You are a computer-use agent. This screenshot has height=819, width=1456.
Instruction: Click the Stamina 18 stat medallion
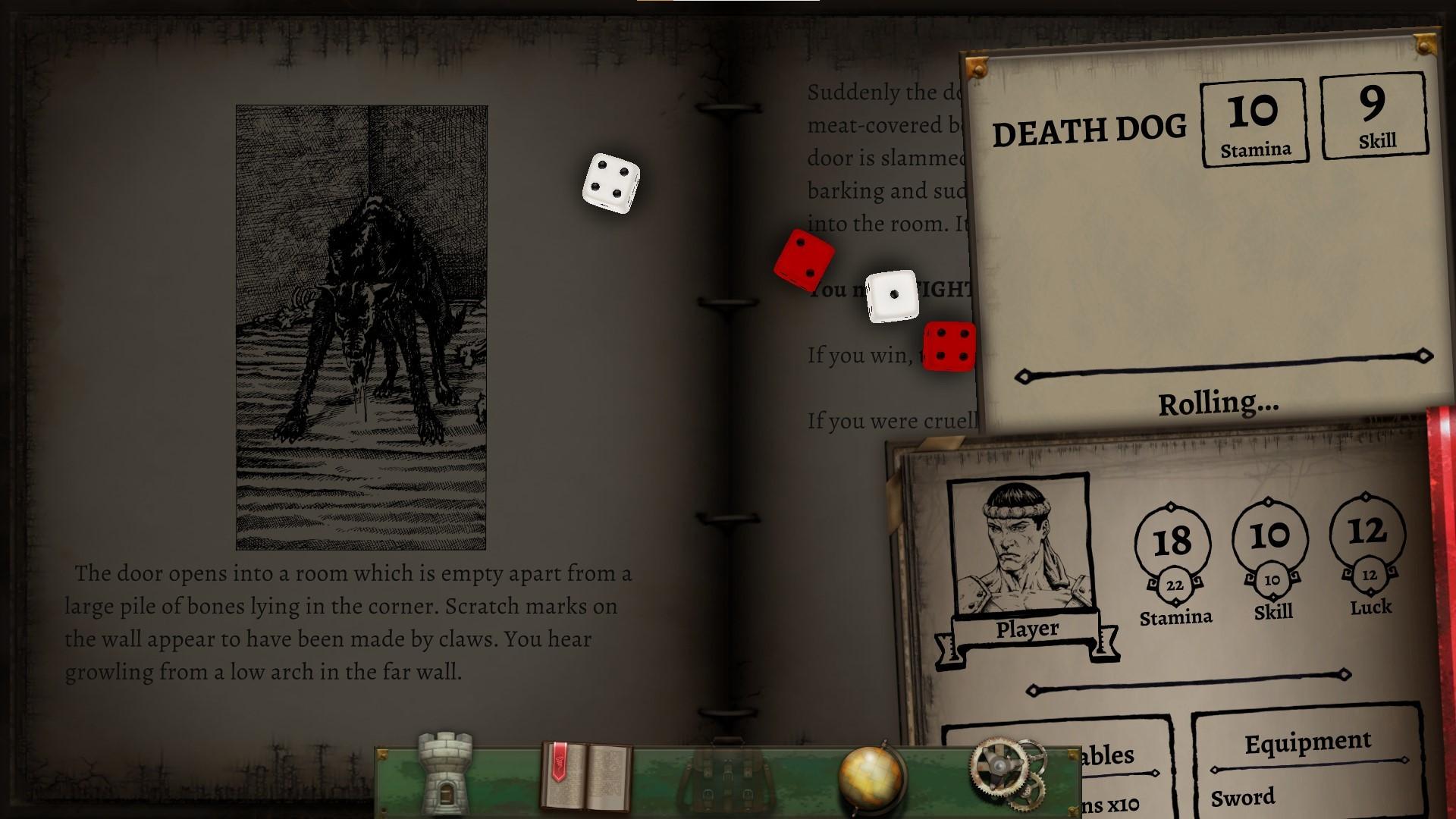pos(1174,540)
